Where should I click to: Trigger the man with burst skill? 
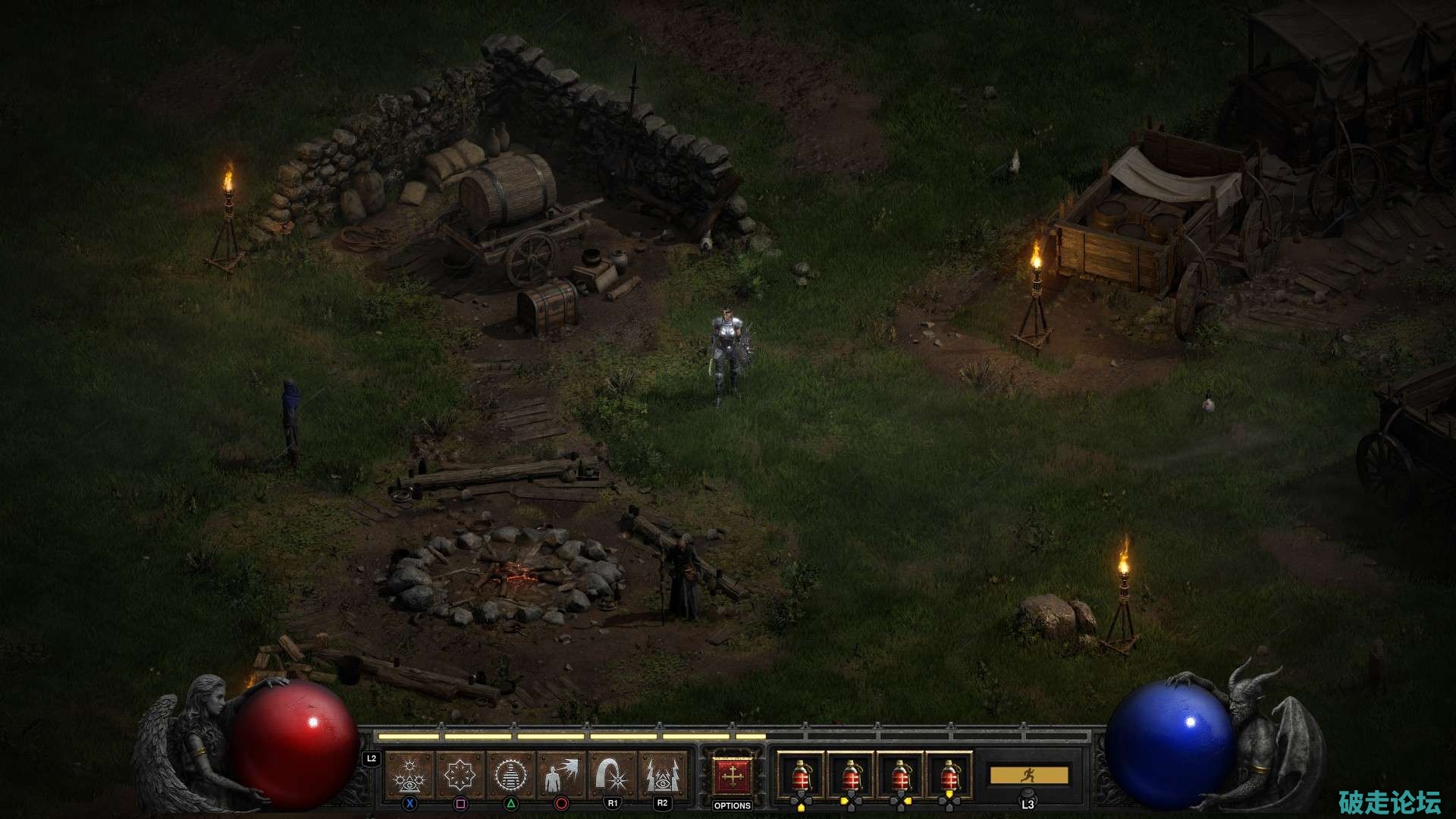[561, 775]
